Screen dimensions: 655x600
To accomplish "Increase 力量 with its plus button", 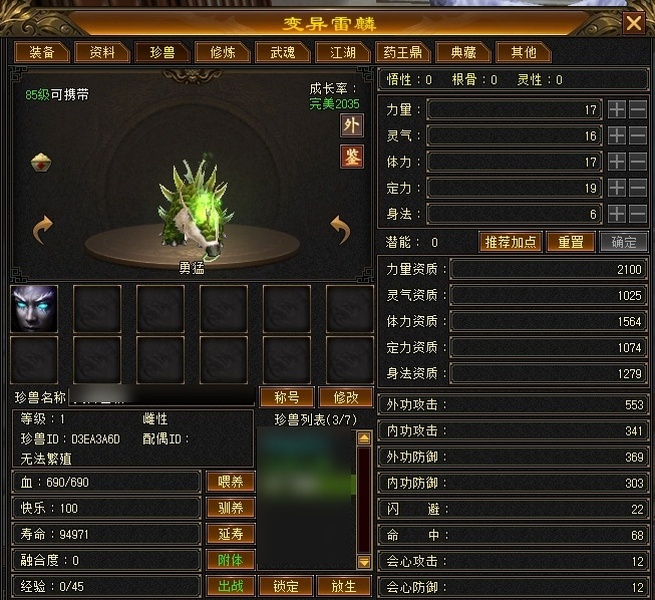I will [x=617, y=109].
